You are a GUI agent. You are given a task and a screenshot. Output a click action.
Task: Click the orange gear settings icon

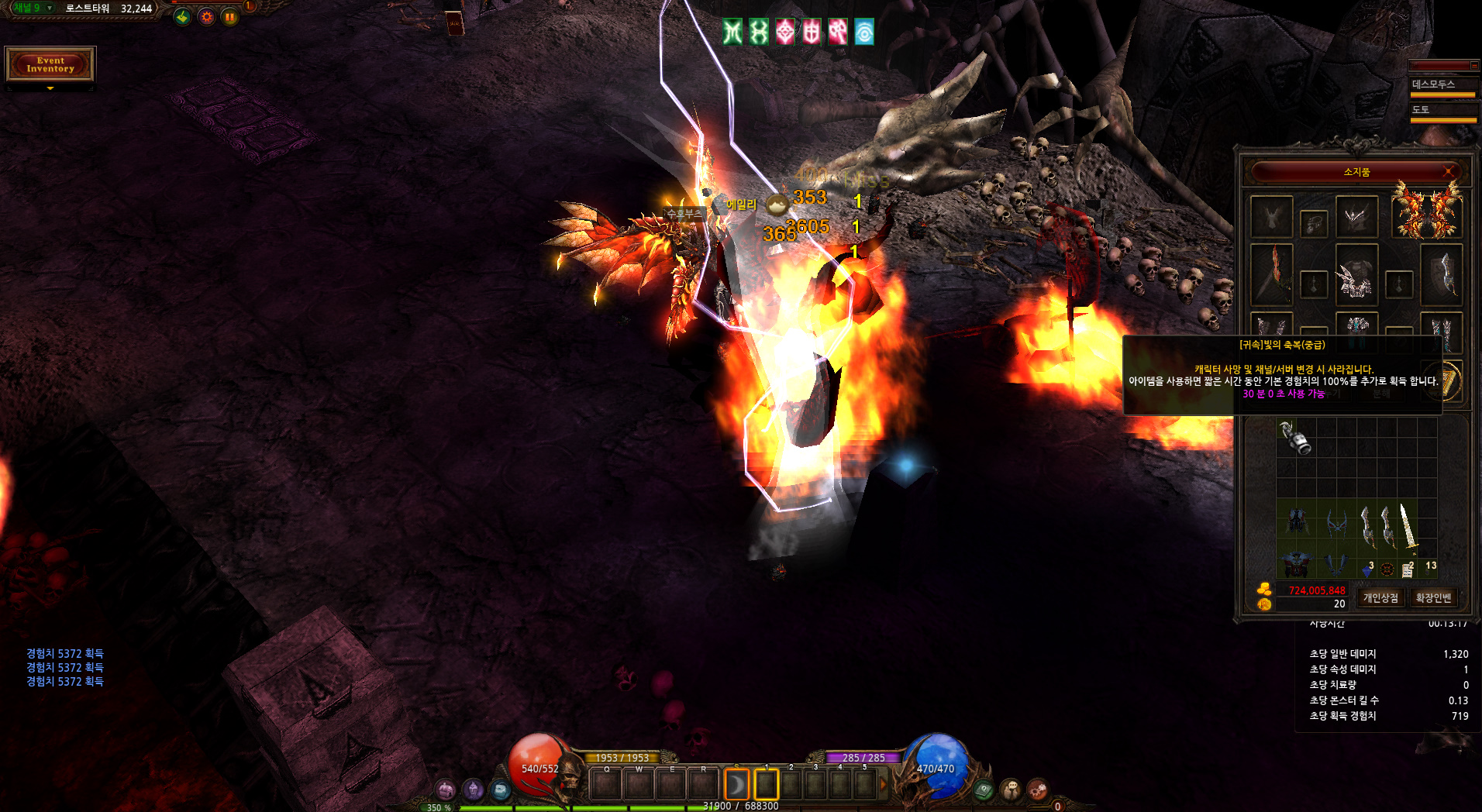(206, 17)
